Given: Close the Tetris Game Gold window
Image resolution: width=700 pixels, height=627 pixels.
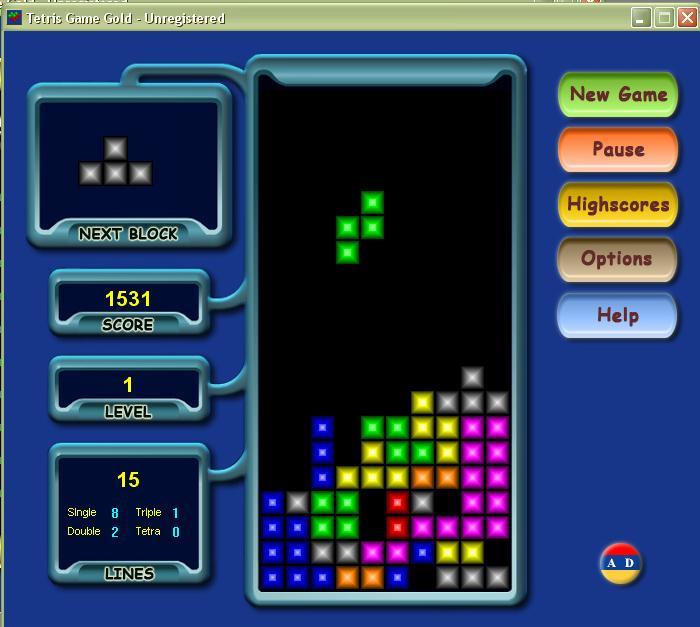Looking at the screenshot, I should [687, 17].
